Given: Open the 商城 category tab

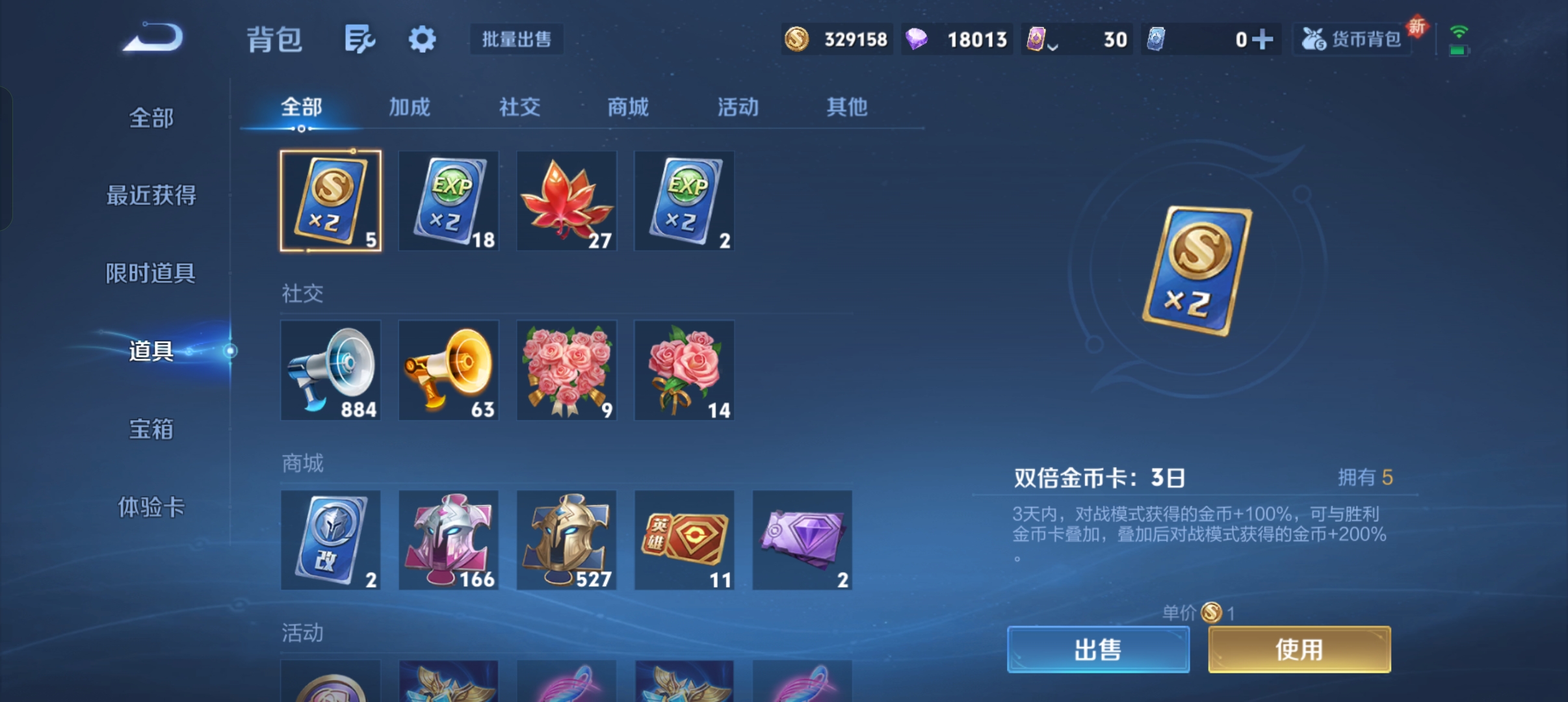Looking at the screenshot, I should pyautogui.click(x=628, y=107).
